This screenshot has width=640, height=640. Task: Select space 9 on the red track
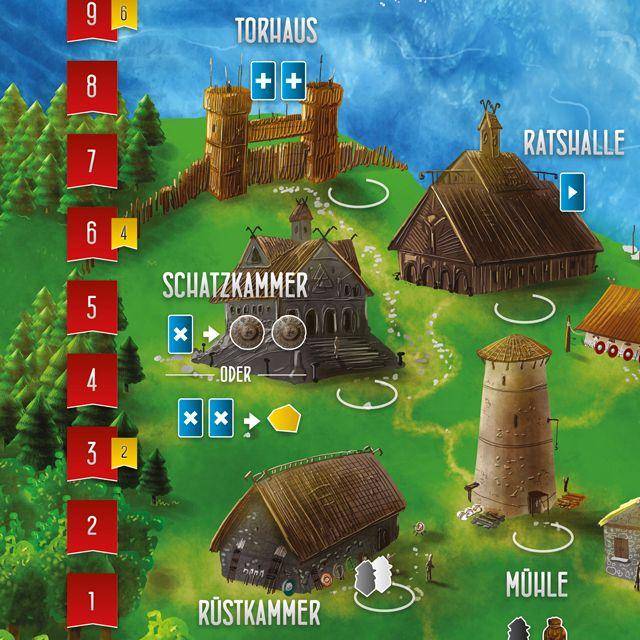[92, 17]
